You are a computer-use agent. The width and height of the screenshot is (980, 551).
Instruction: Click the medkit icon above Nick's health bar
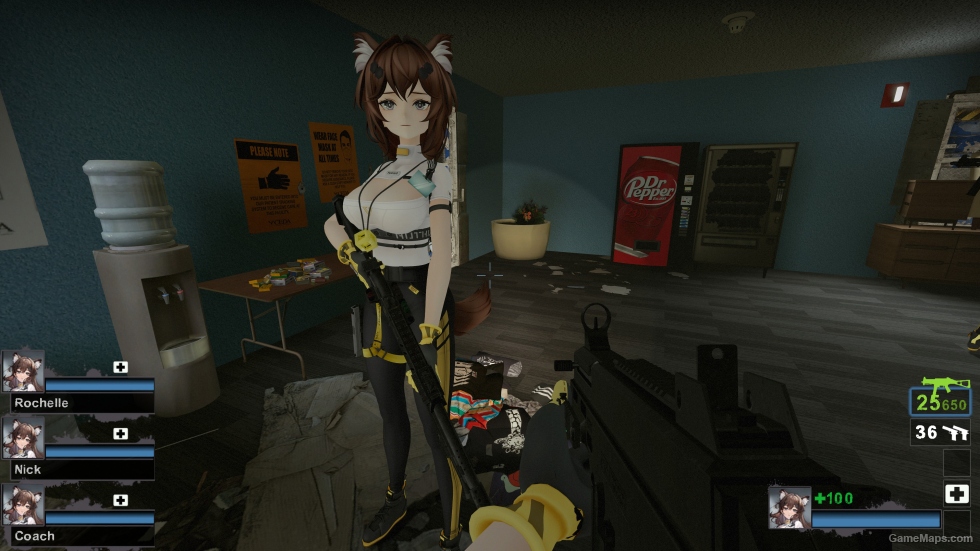pyautogui.click(x=121, y=433)
